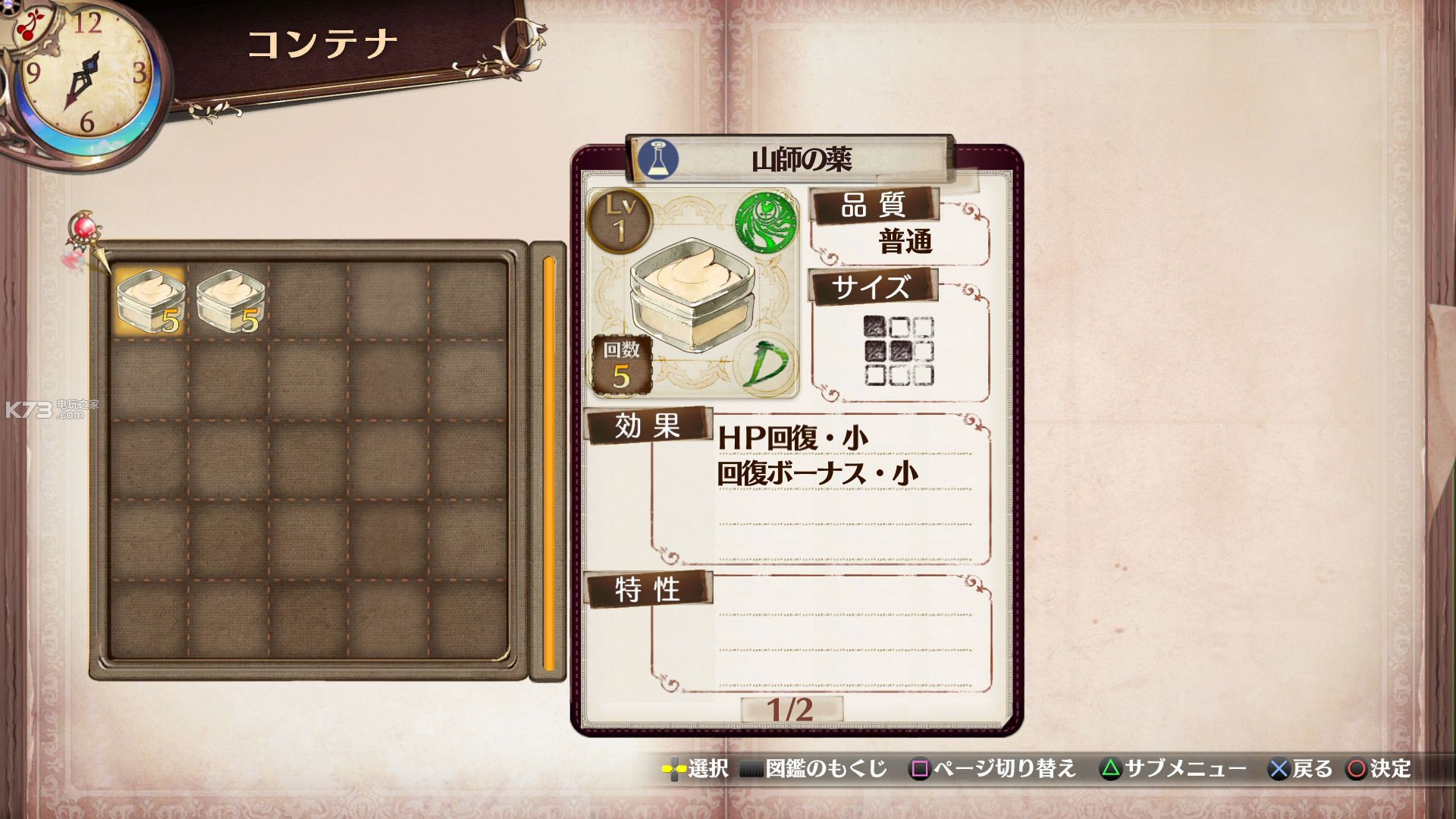Switch item card page via 1/2 indicator
The width and height of the screenshot is (1456, 819).
point(790,710)
